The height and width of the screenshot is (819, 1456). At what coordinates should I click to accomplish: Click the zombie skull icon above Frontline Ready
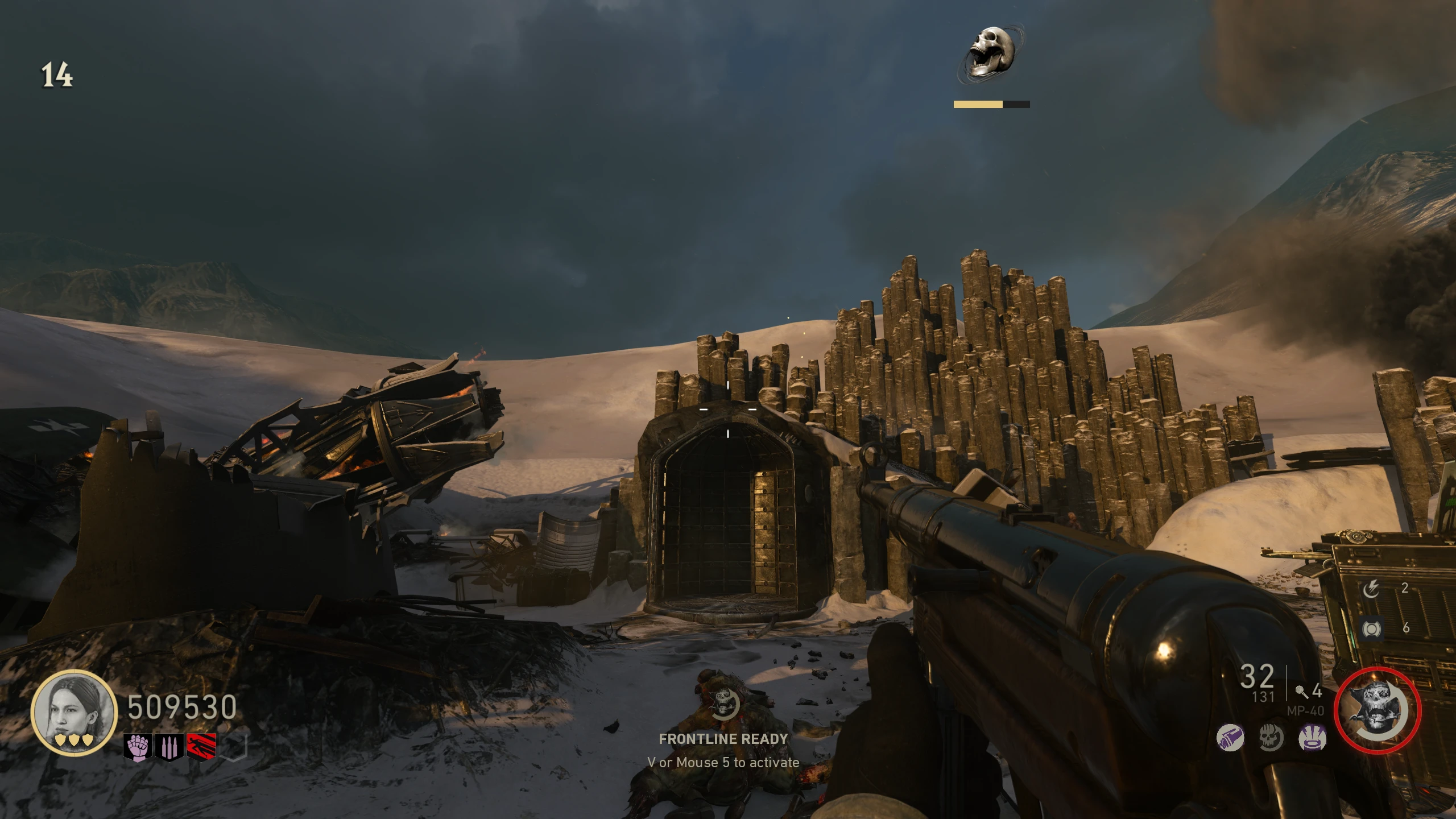coord(724,704)
